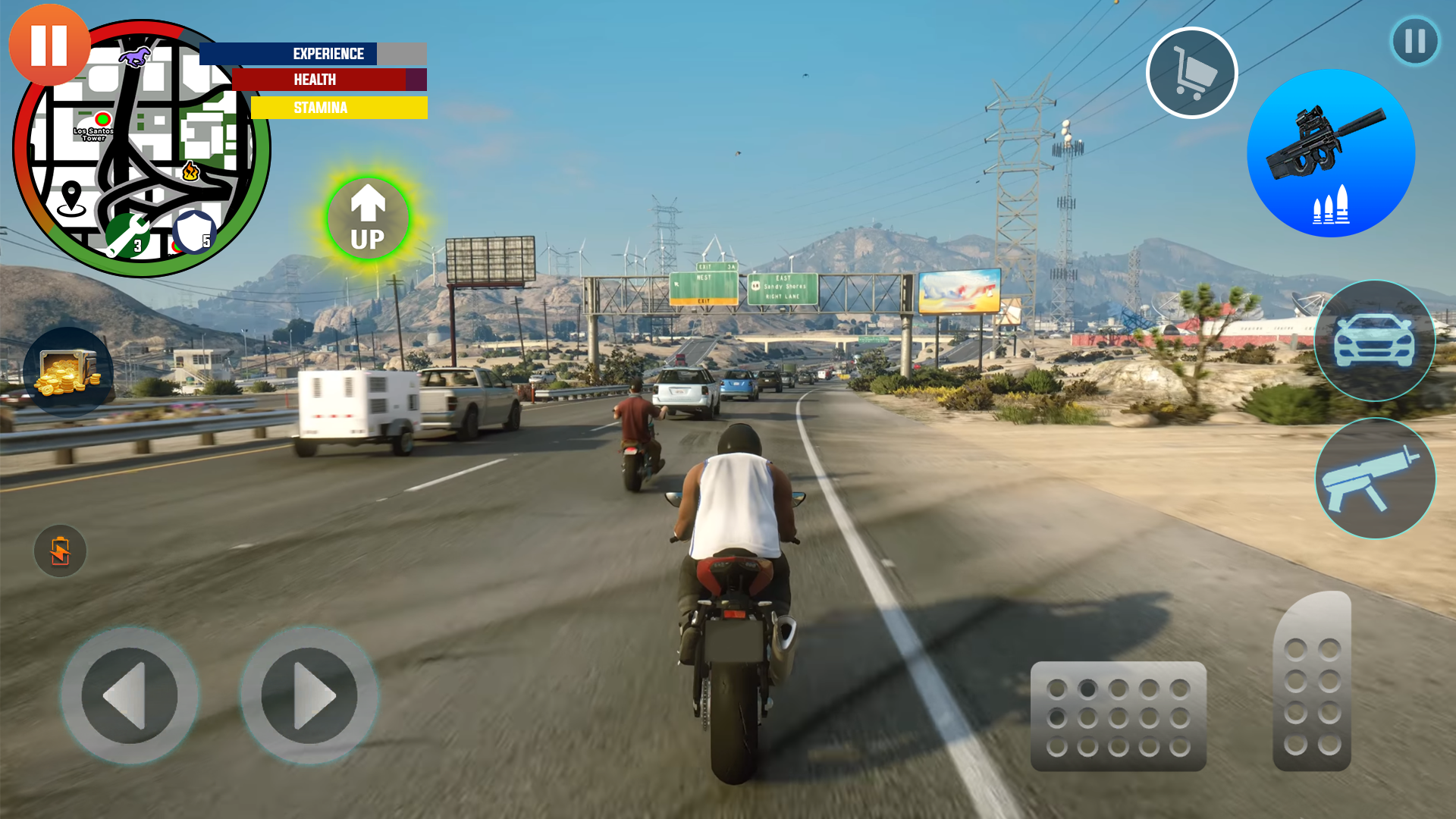
Task: Select the SMG weapon icon
Action: (1374, 479)
